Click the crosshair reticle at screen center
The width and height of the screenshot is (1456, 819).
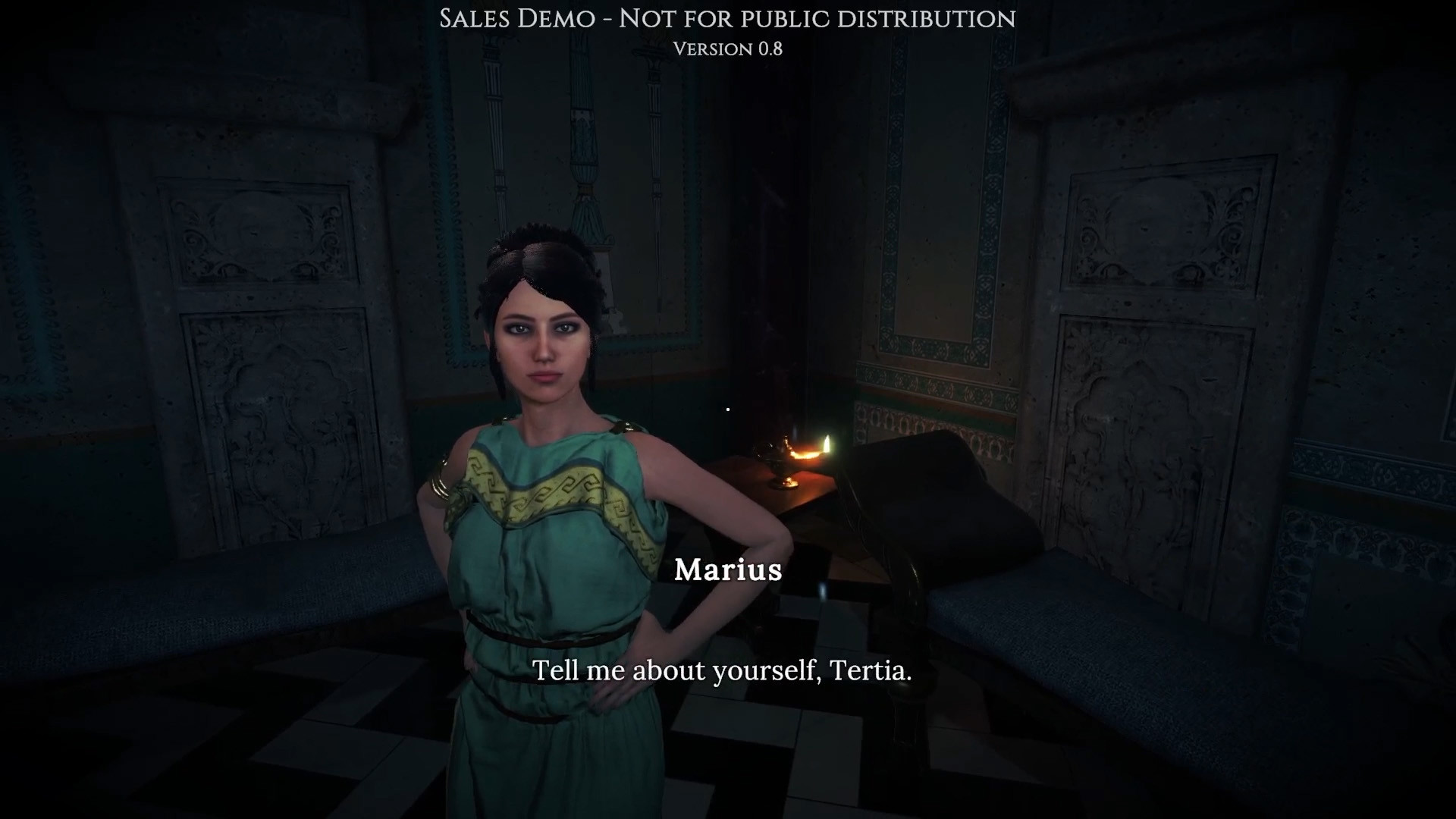click(727, 409)
